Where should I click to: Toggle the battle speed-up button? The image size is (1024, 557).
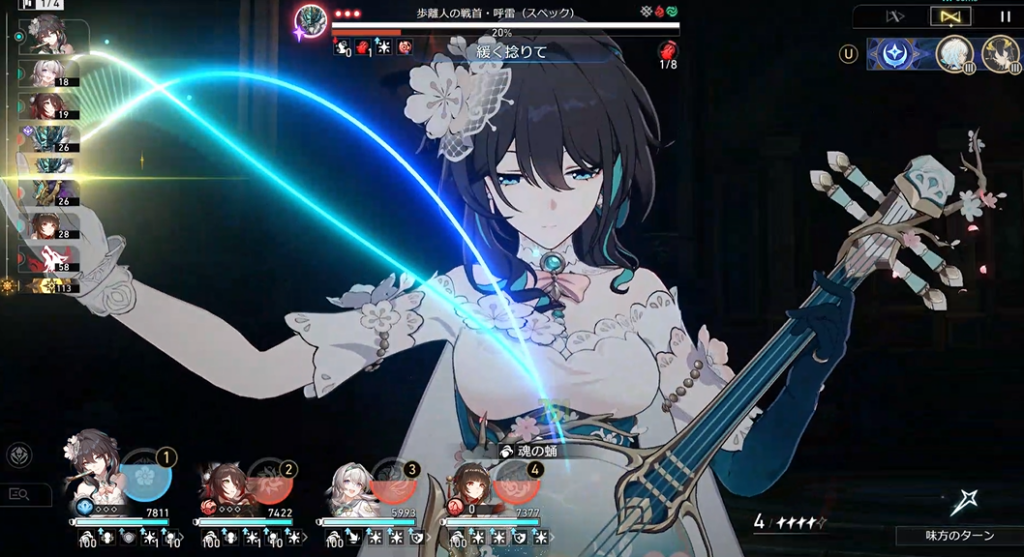[896, 16]
